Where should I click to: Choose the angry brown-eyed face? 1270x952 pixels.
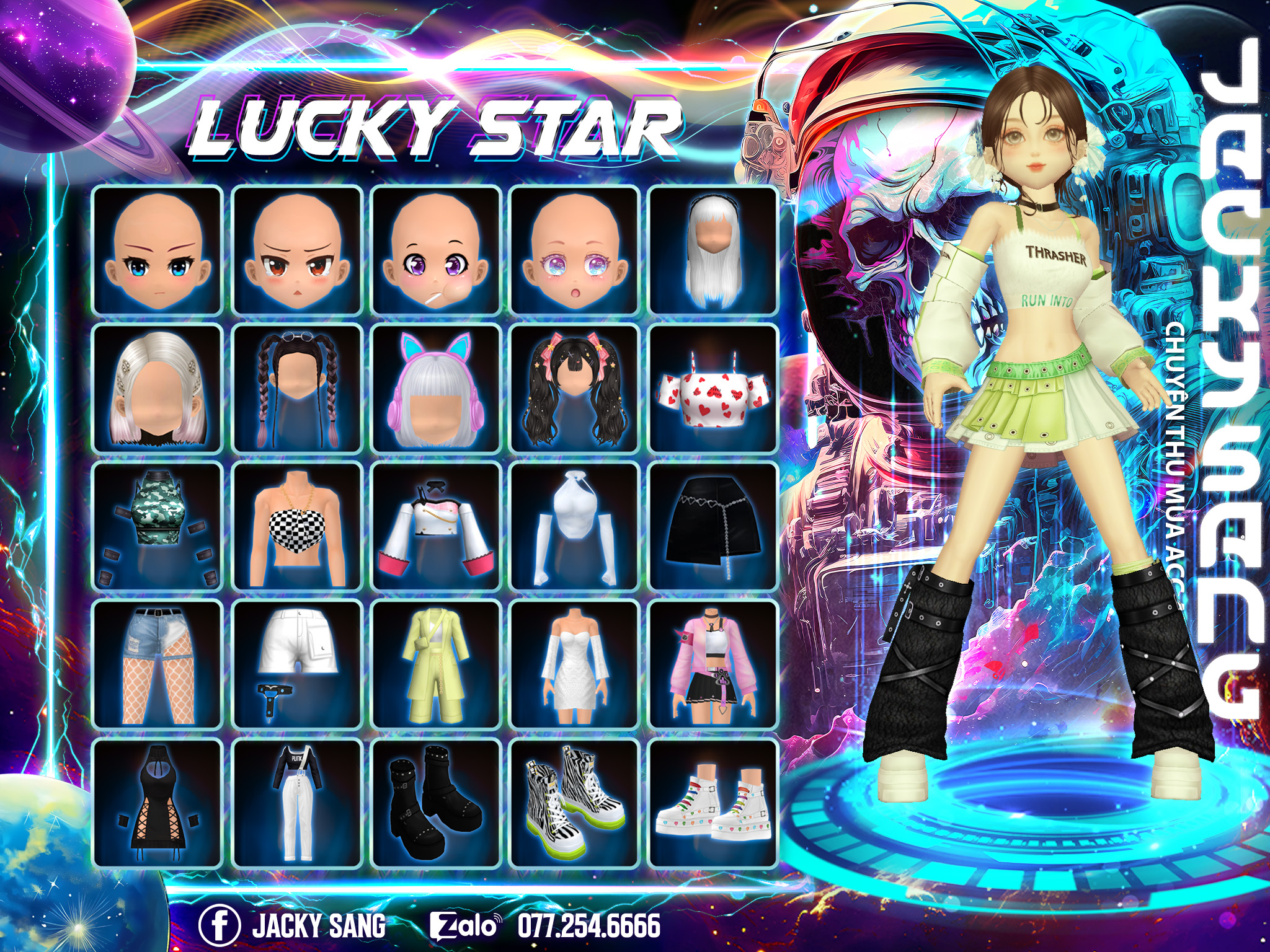[297, 250]
